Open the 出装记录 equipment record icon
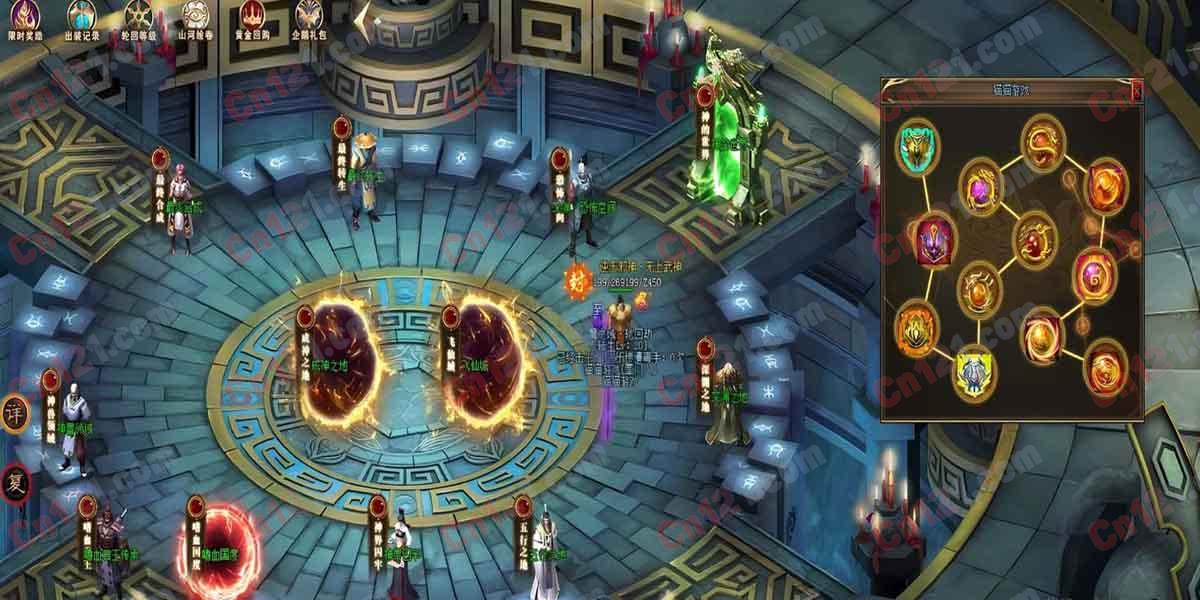The height and width of the screenshot is (600, 1200). click(81, 16)
